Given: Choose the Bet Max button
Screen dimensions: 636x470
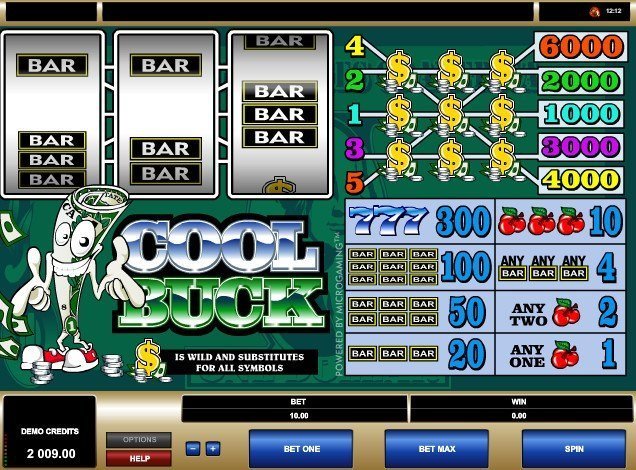Looking at the screenshot, I should tap(436, 449).
